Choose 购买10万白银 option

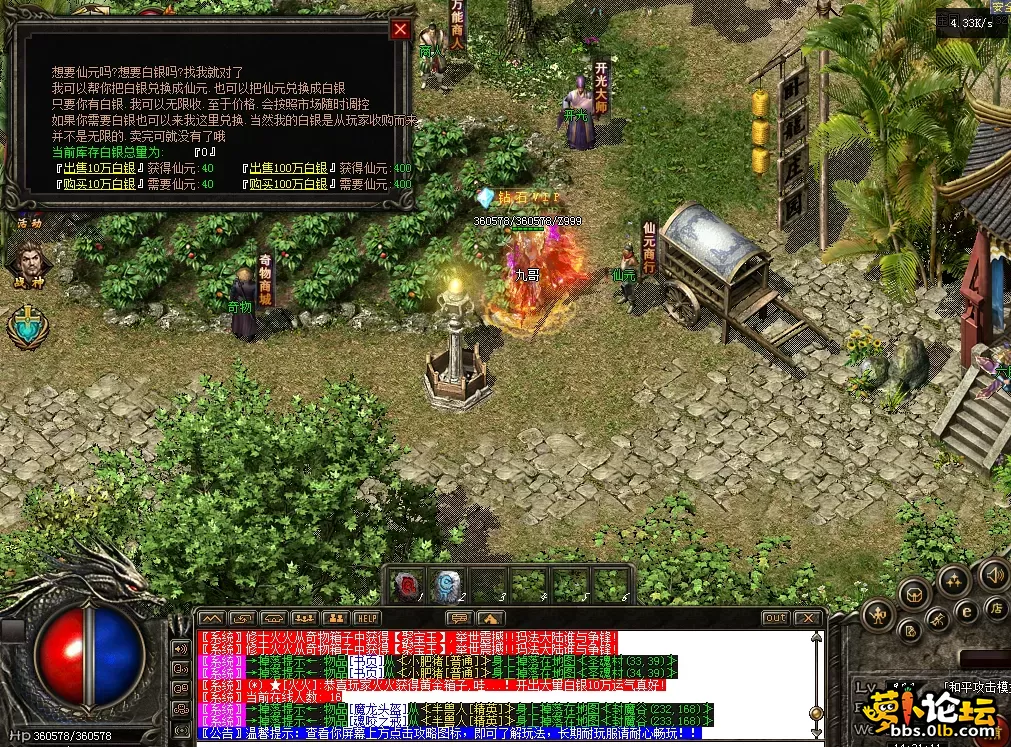click(x=97, y=184)
